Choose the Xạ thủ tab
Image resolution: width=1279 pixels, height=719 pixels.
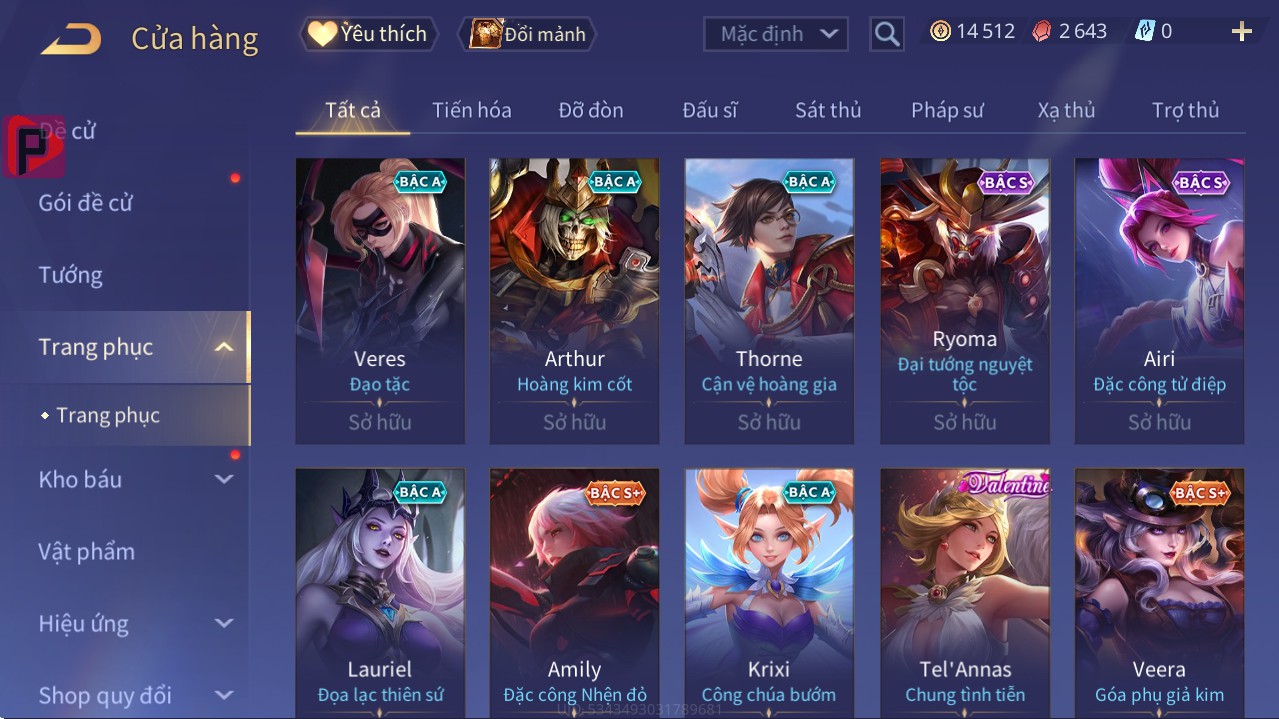pyautogui.click(x=1066, y=110)
